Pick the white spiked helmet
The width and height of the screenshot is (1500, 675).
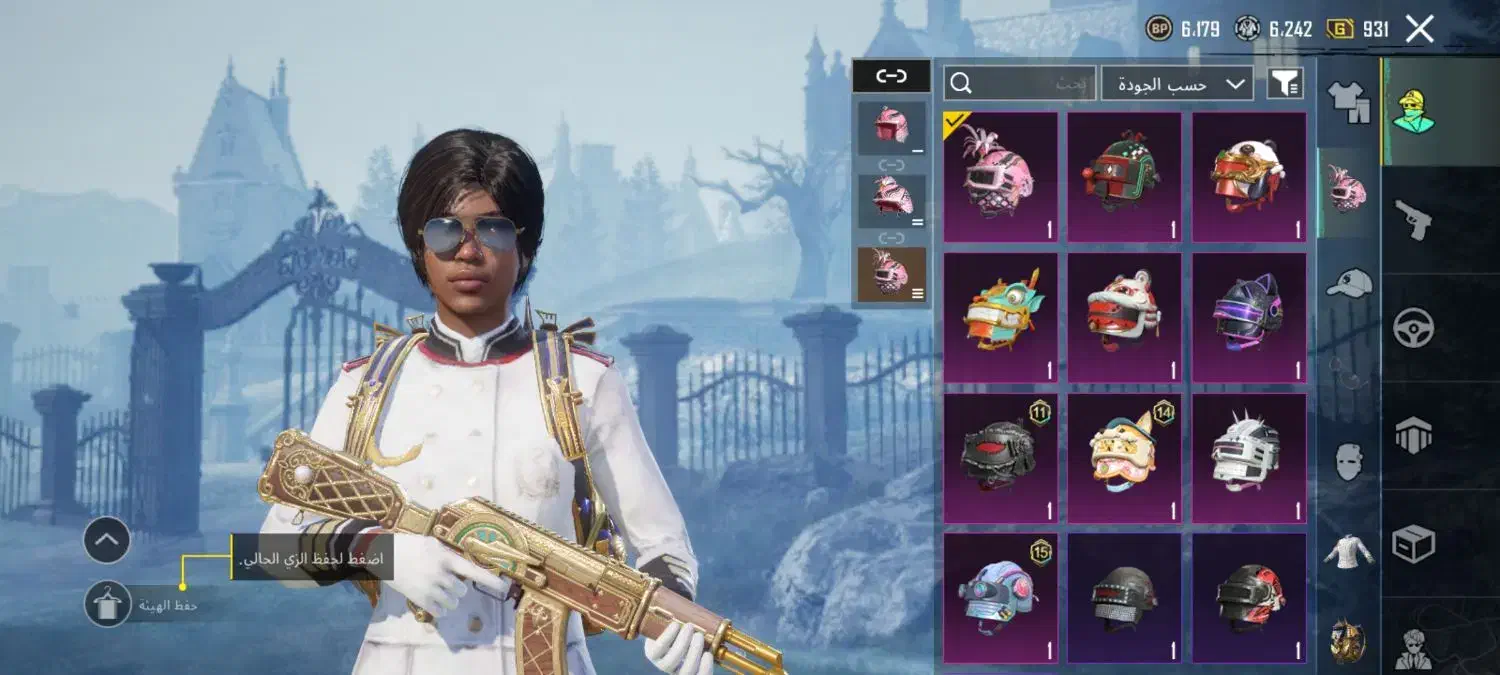[1248, 457]
